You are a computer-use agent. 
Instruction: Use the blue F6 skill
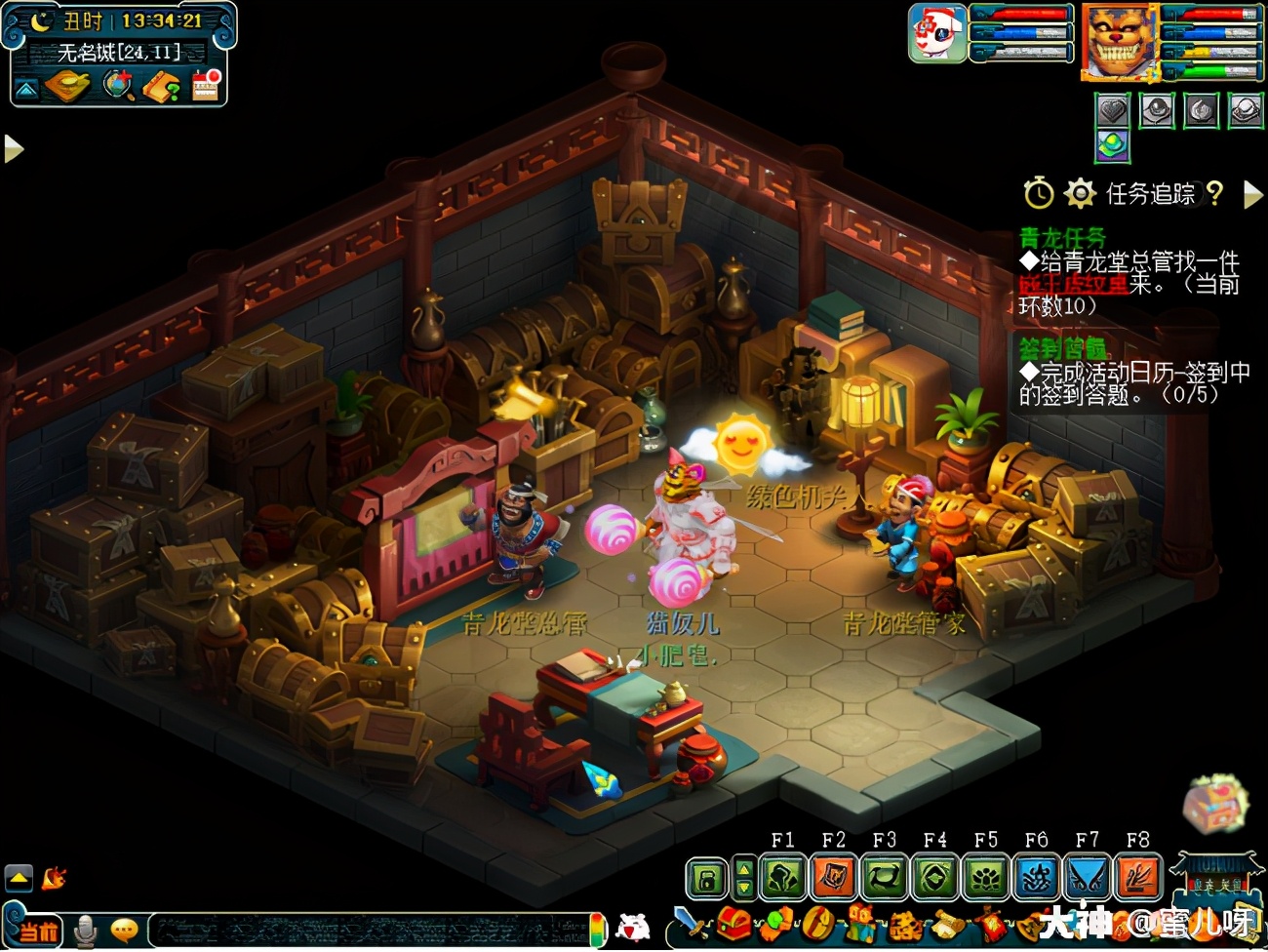[1036, 876]
